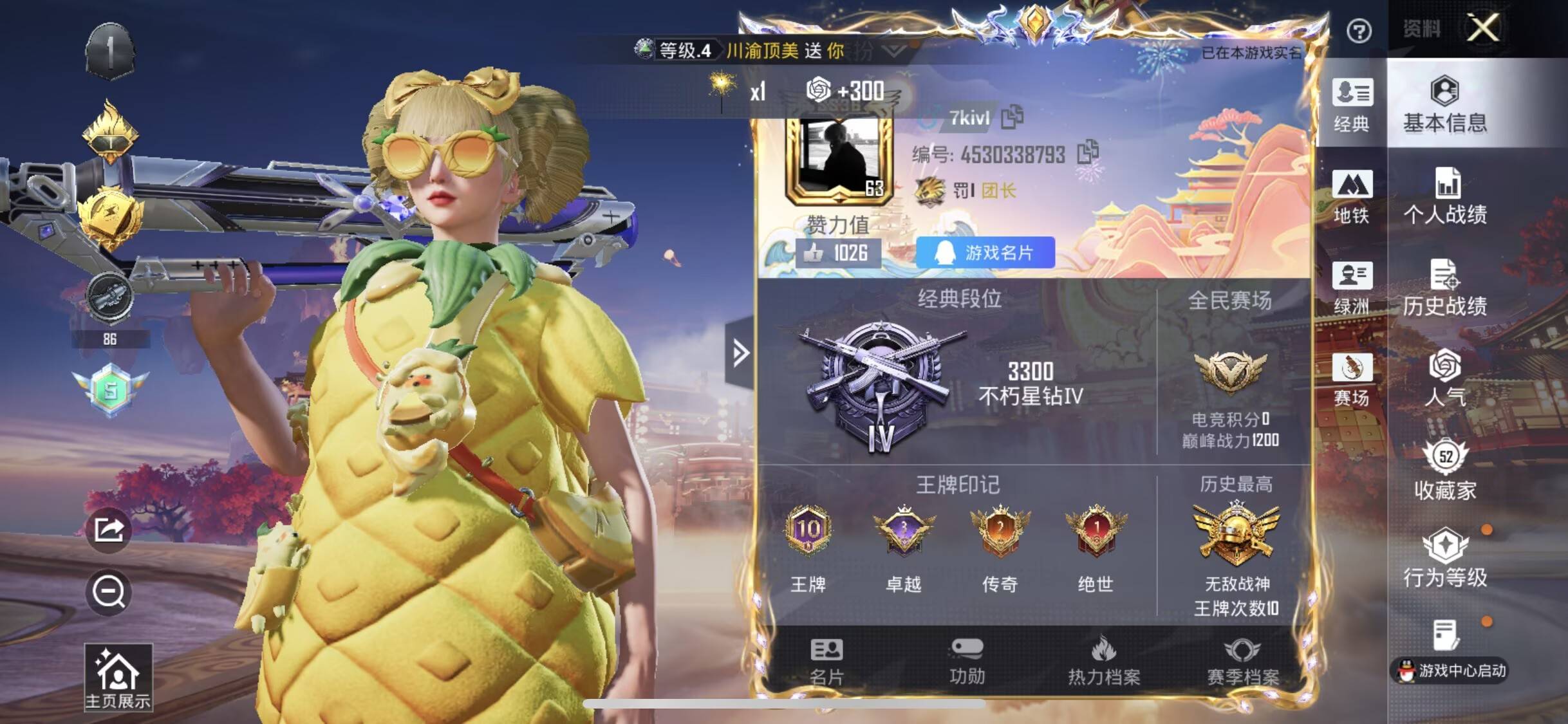Open 历史战绩 match history
1568x724 pixels.
coord(1445,288)
